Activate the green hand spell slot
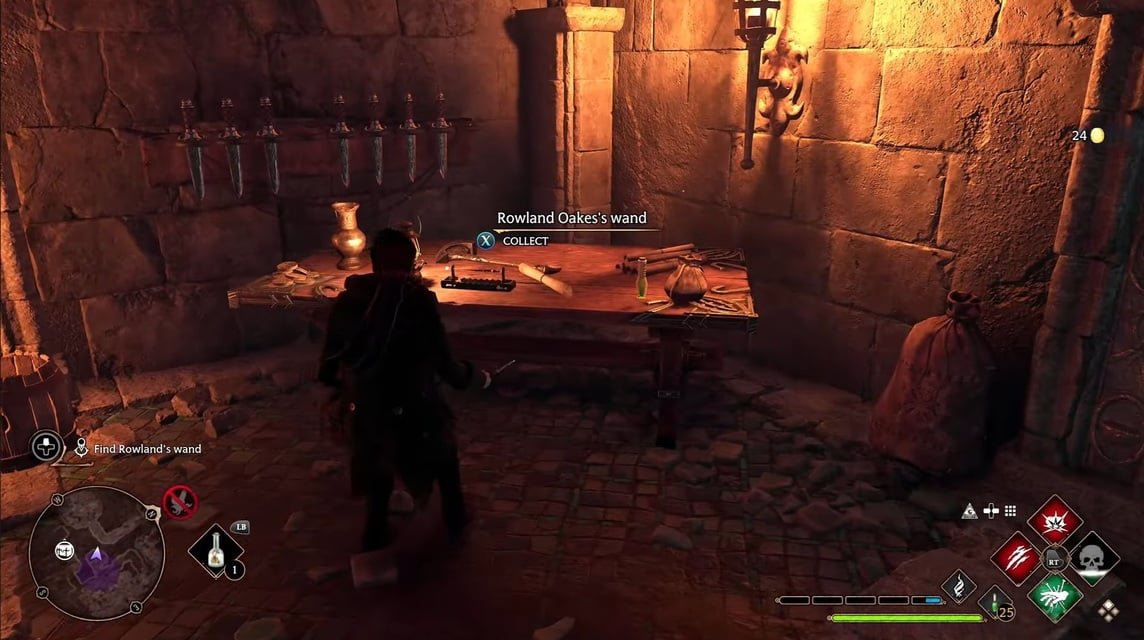 tap(1054, 595)
